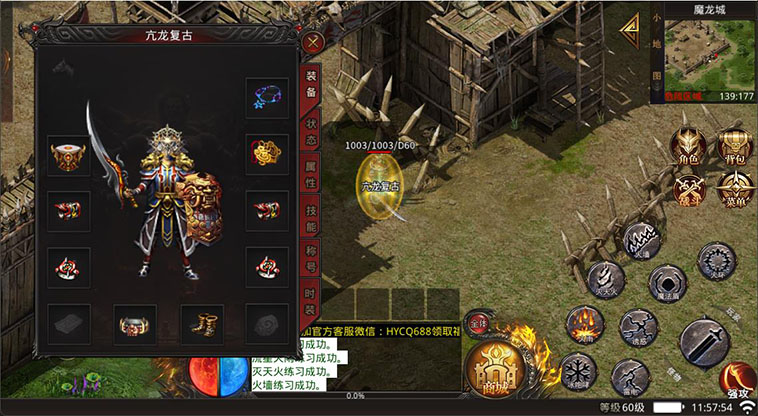Collapse the minimap with the arrow button
This screenshot has height=416, width=758.
pos(630,35)
